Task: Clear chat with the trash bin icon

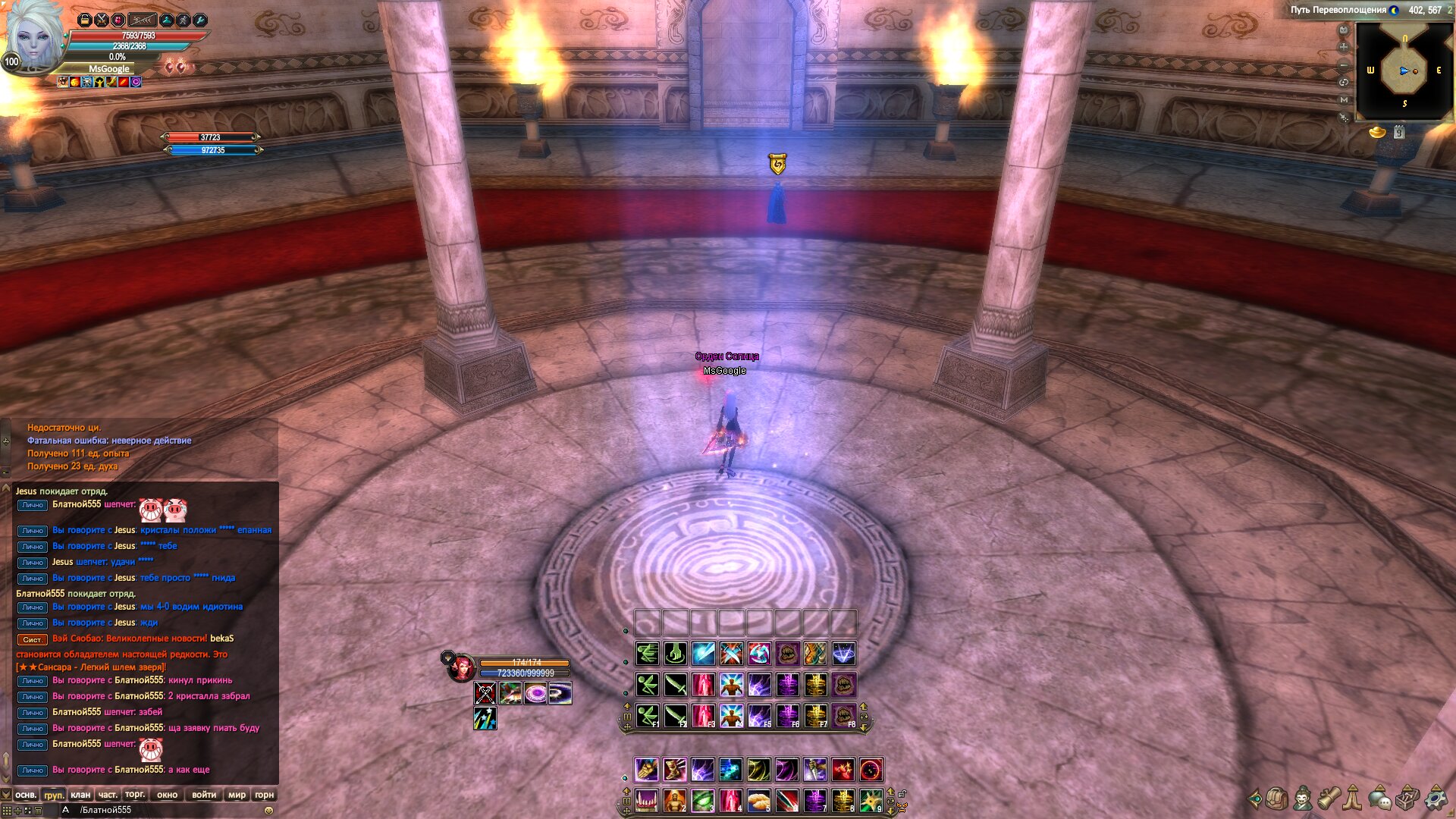Action: coord(38,811)
